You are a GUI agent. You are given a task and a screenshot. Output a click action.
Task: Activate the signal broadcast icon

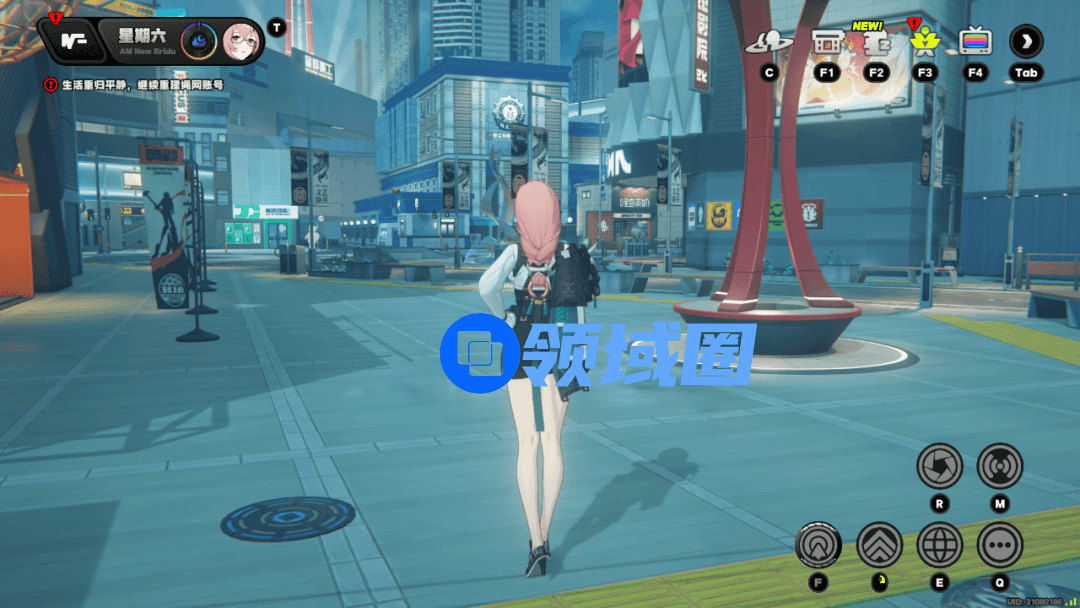(x=999, y=466)
